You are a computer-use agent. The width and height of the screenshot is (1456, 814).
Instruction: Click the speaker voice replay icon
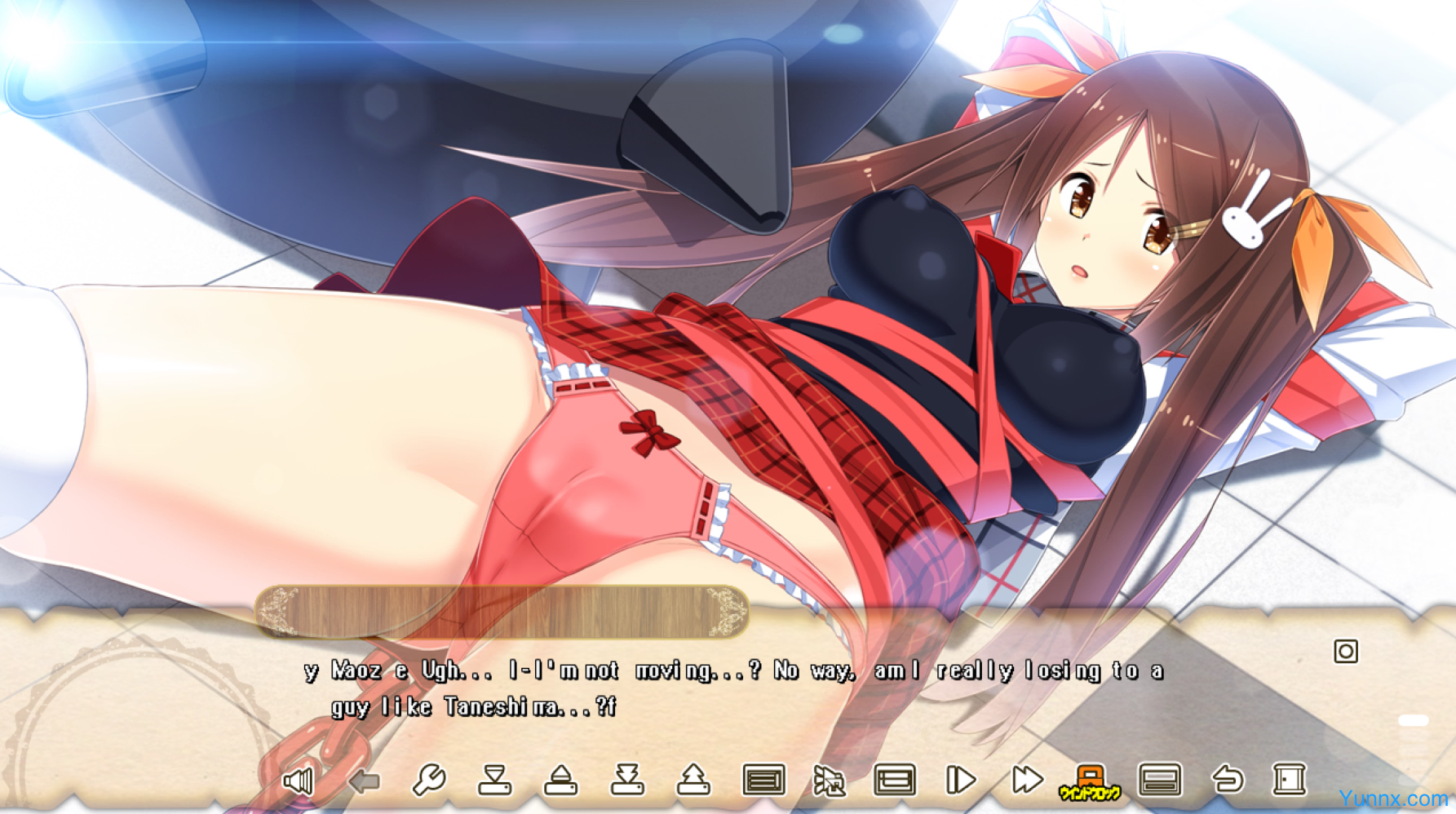[x=298, y=781]
